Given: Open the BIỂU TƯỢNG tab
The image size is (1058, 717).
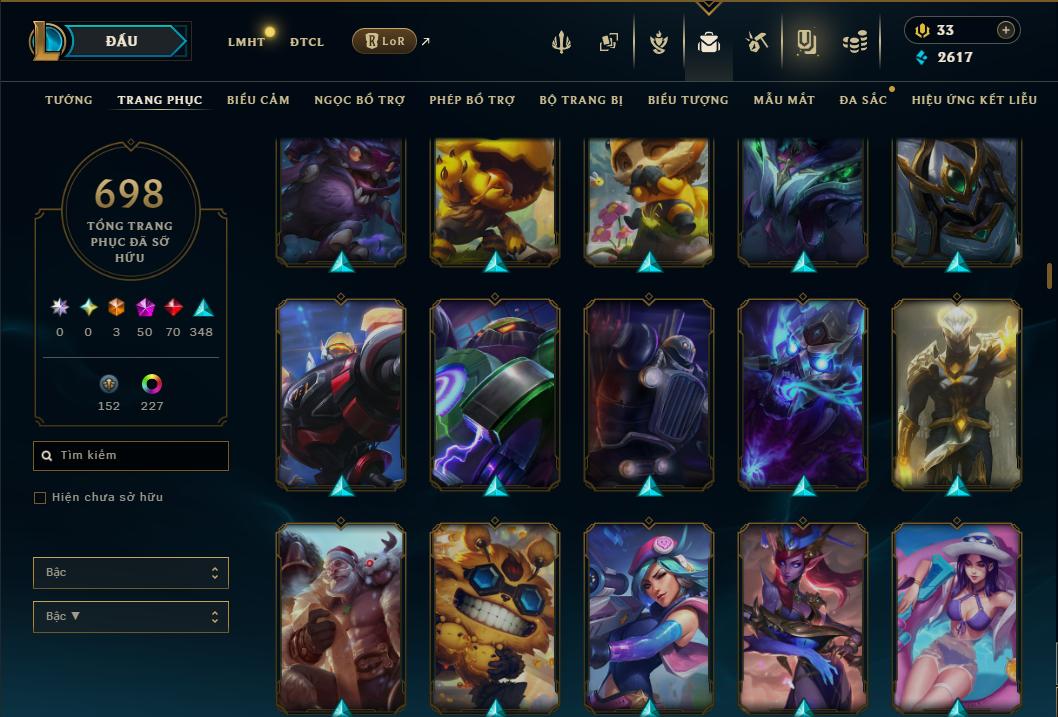Looking at the screenshot, I should tap(688, 100).
